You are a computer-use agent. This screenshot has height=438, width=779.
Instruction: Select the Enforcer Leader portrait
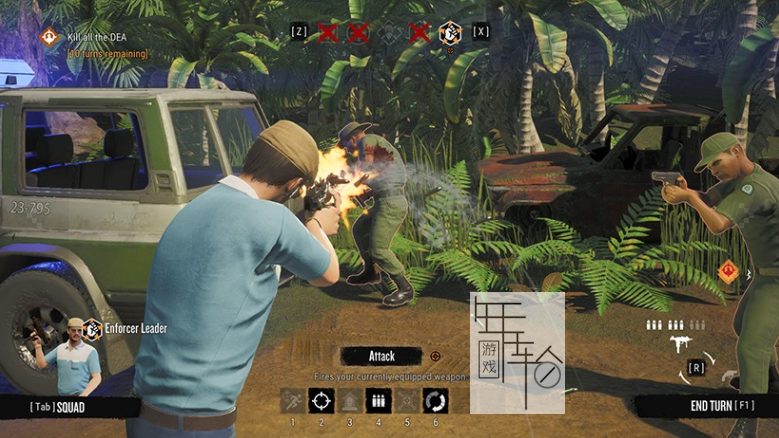pos(72,358)
